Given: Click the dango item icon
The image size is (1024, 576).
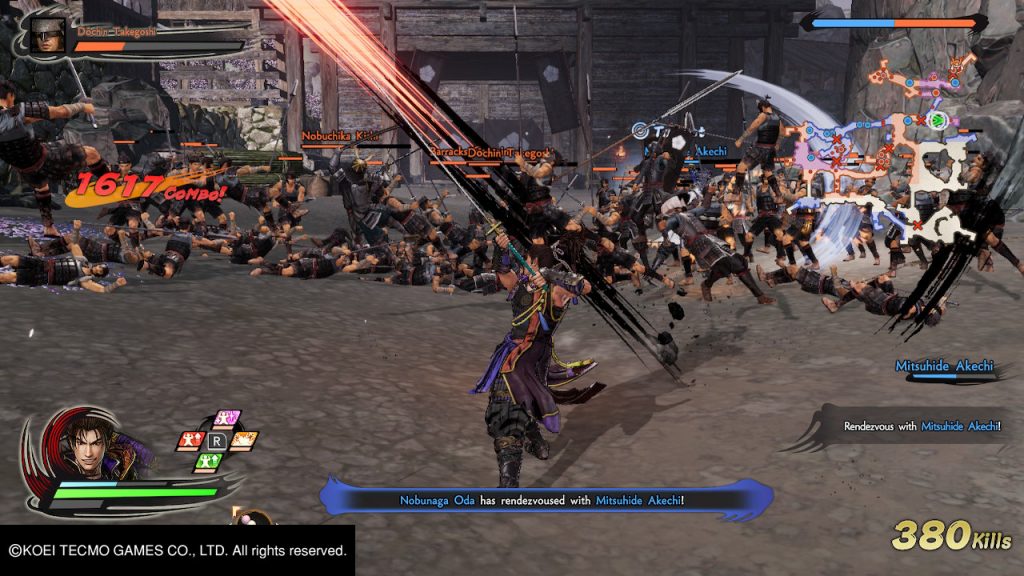Looking at the screenshot, I should 252,521.
